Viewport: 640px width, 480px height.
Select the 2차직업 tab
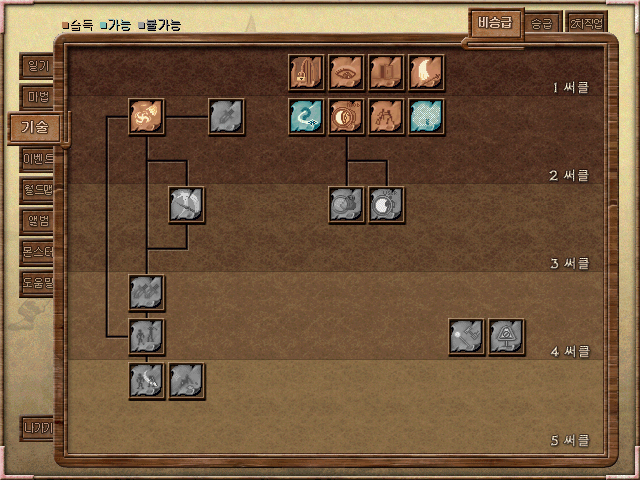[586, 24]
